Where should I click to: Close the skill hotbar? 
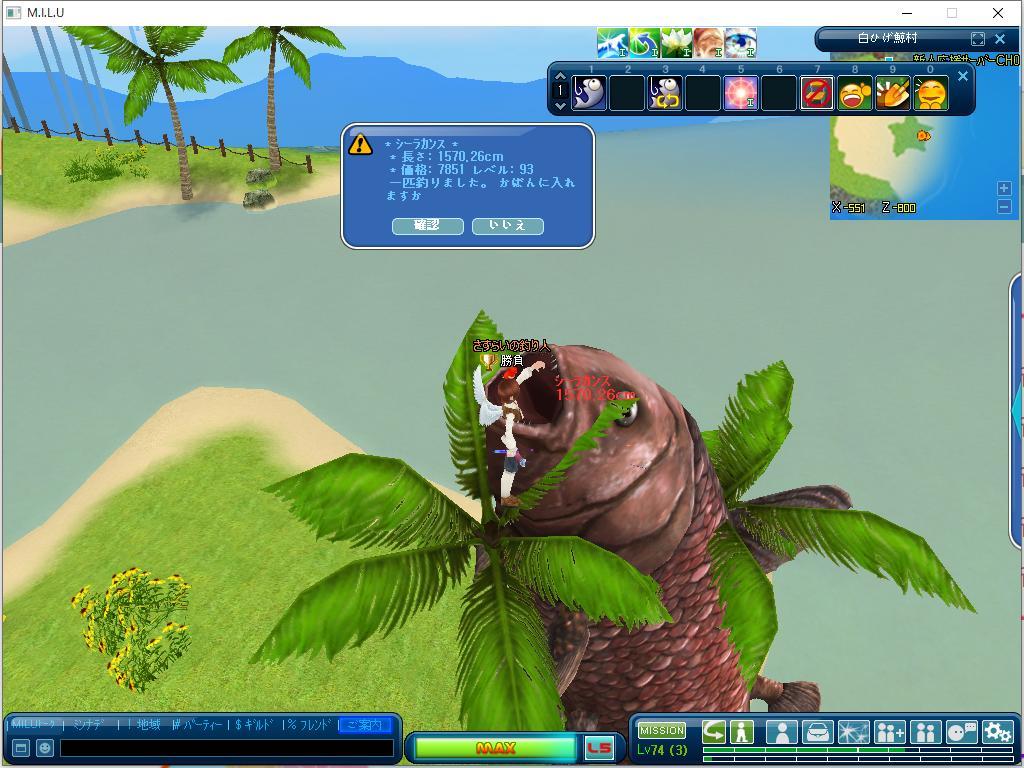(x=963, y=76)
